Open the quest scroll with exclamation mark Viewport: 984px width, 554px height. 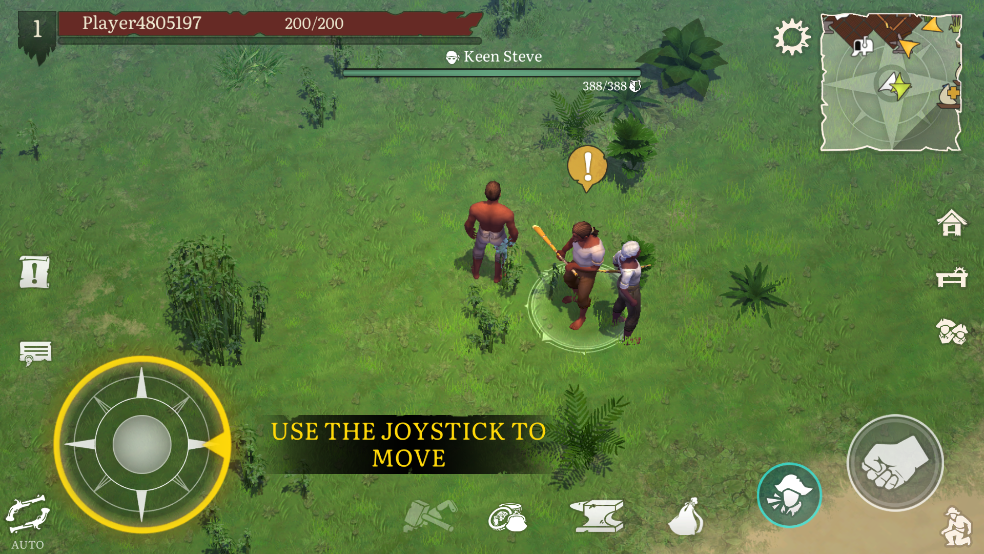tap(34, 271)
